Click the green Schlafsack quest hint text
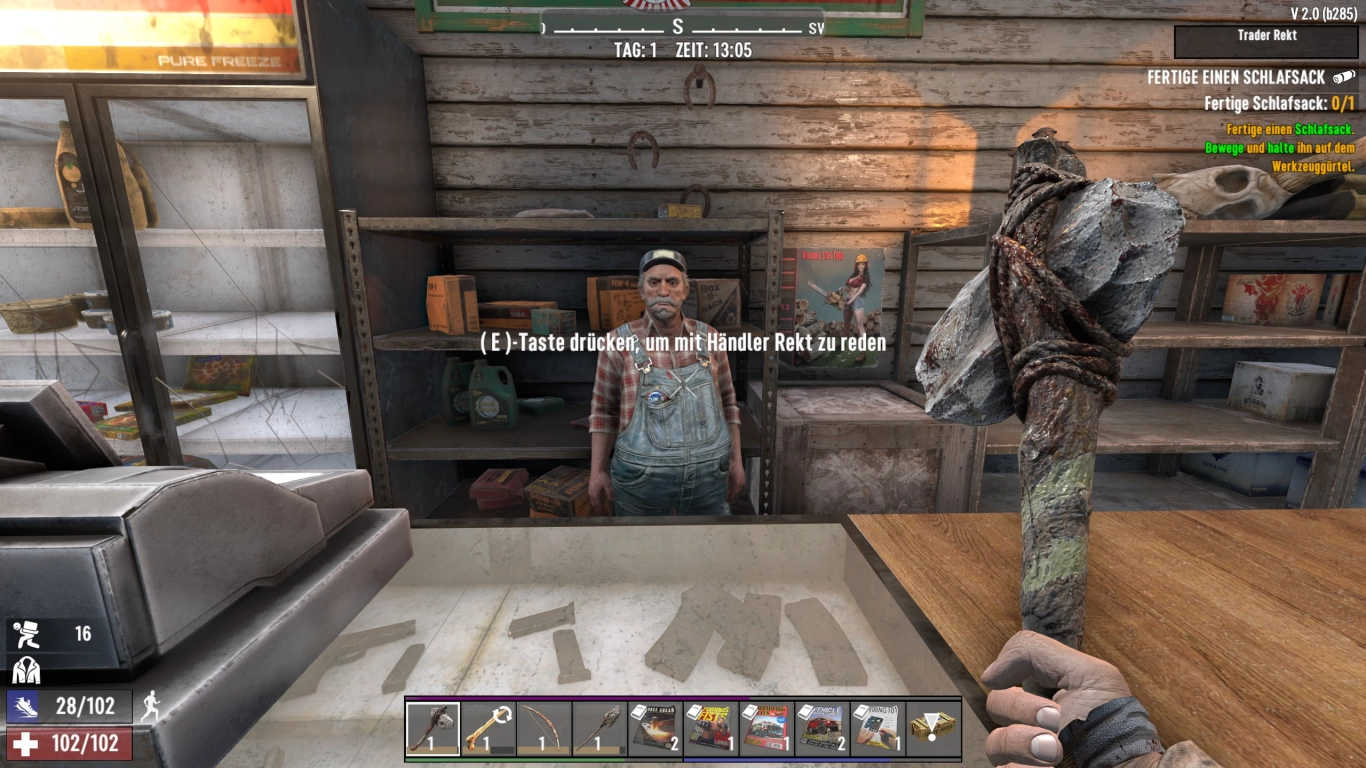The height and width of the screenshot is (768, 1366). (x=1288, y=146)
